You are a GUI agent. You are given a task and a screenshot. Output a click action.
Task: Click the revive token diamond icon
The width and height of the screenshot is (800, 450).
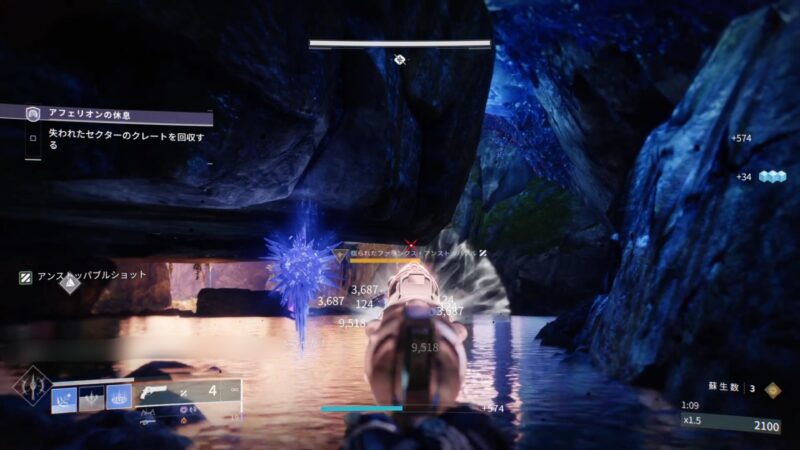772,390
